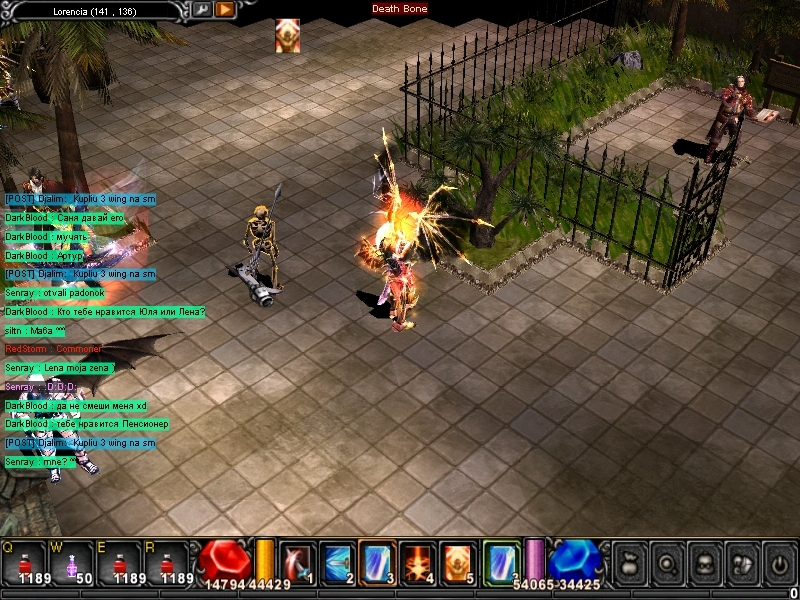
Task: Open the inventory bag button
Action: pyautogui.click(x=628, y=564)
